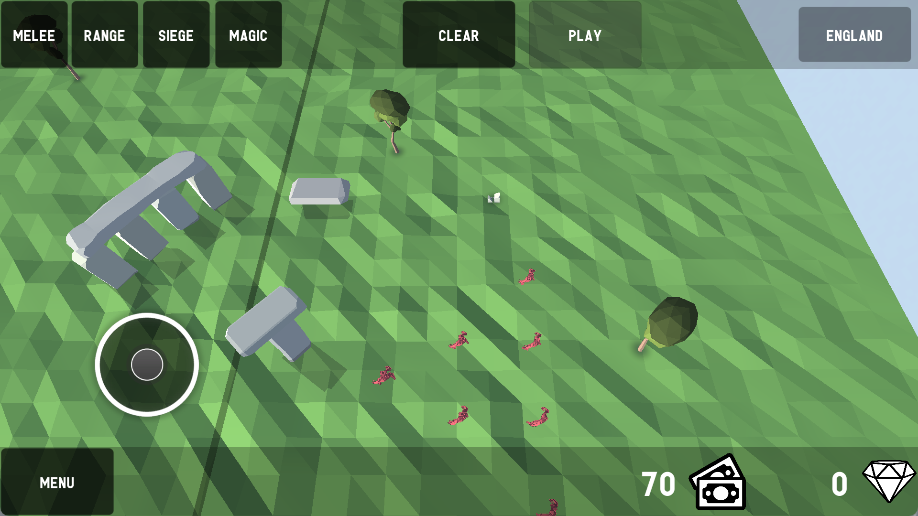Open the Magic units tab
Image resolution: width=918 pixels, height=516 pixels.
[248, 35]
